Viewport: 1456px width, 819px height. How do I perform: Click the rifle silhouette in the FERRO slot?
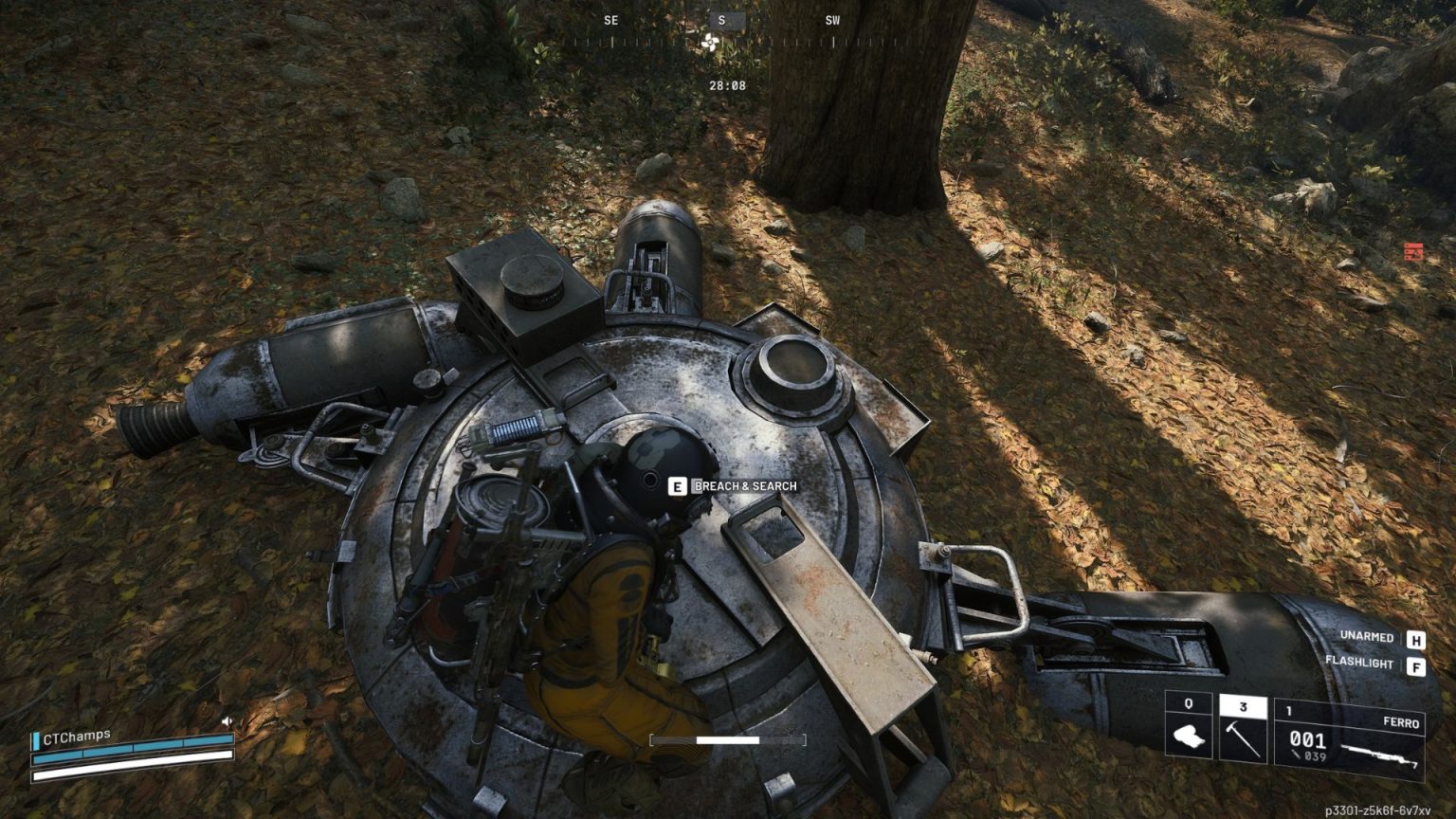pos(1379,756)
